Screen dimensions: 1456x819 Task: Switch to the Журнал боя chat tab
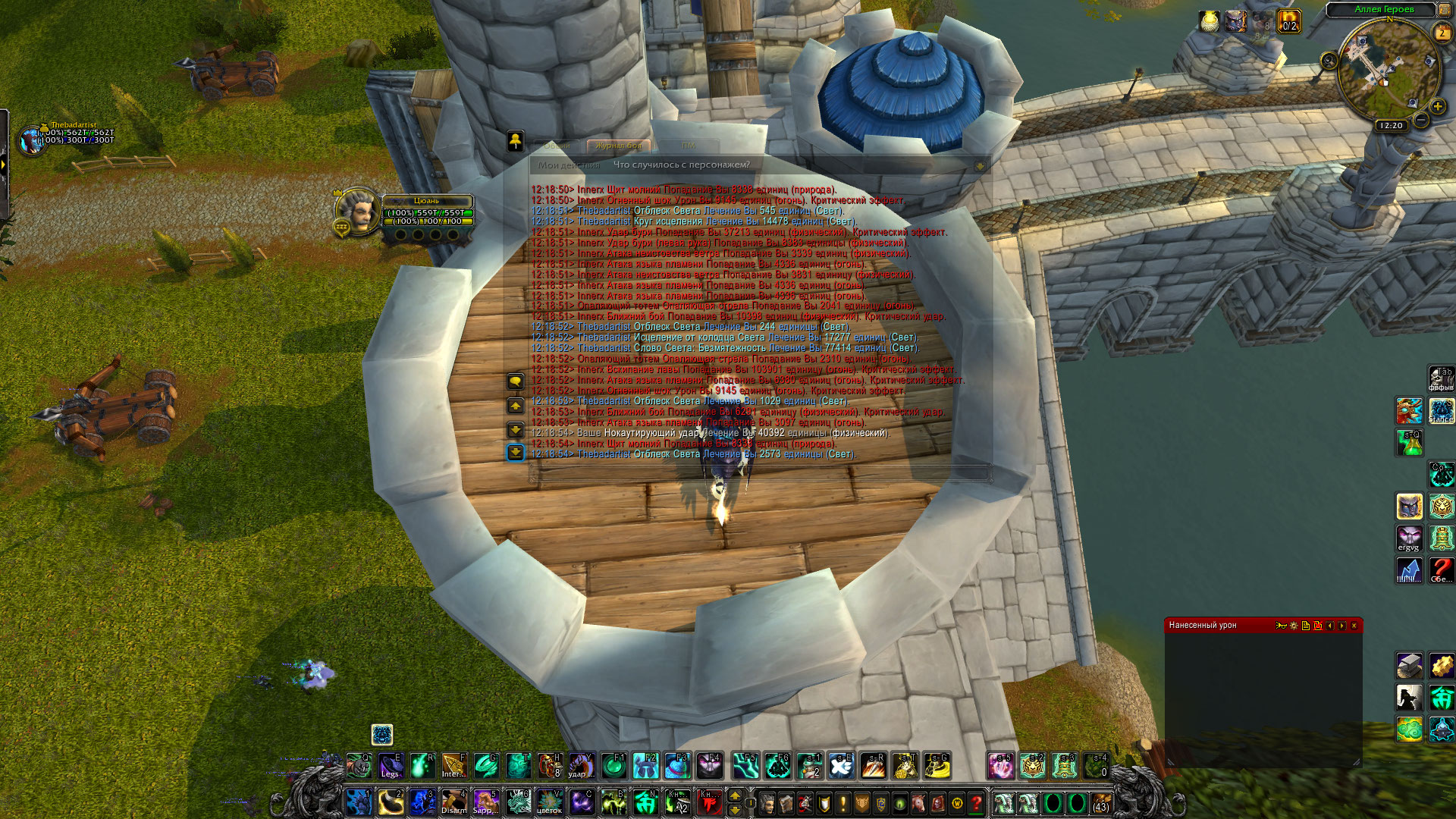coord(618,146)
